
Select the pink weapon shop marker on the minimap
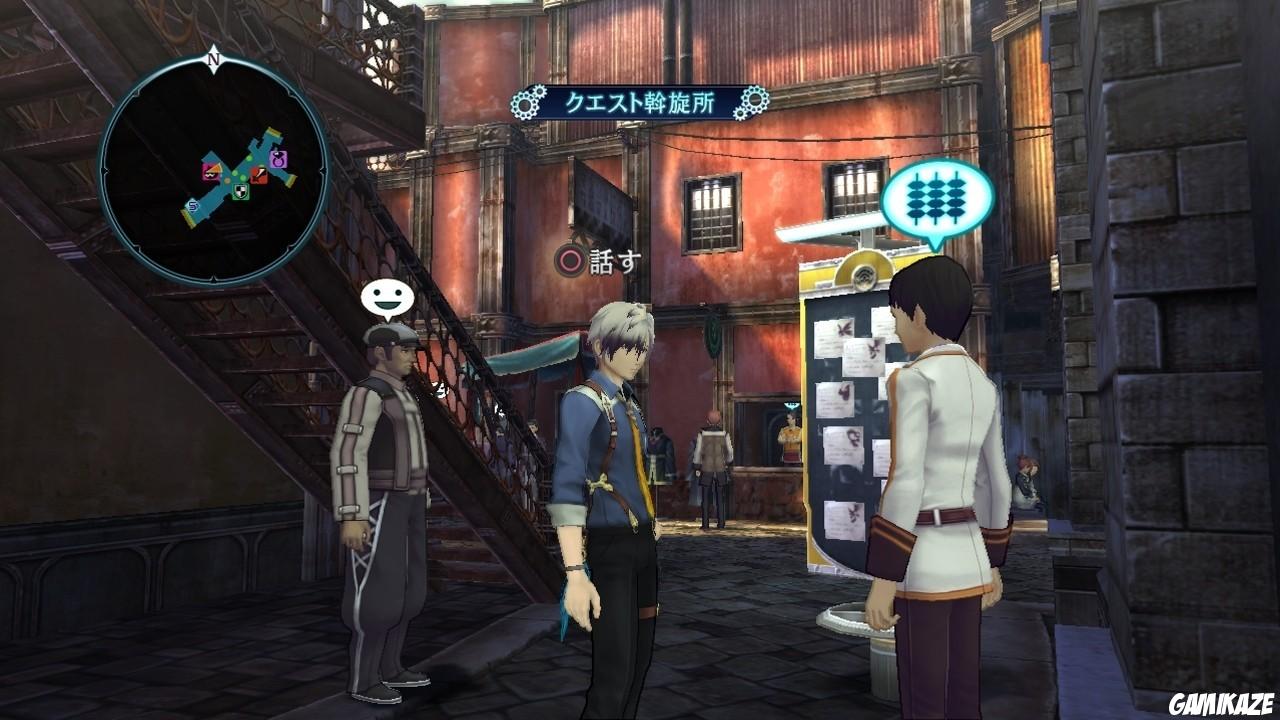[x=213, y=171]
